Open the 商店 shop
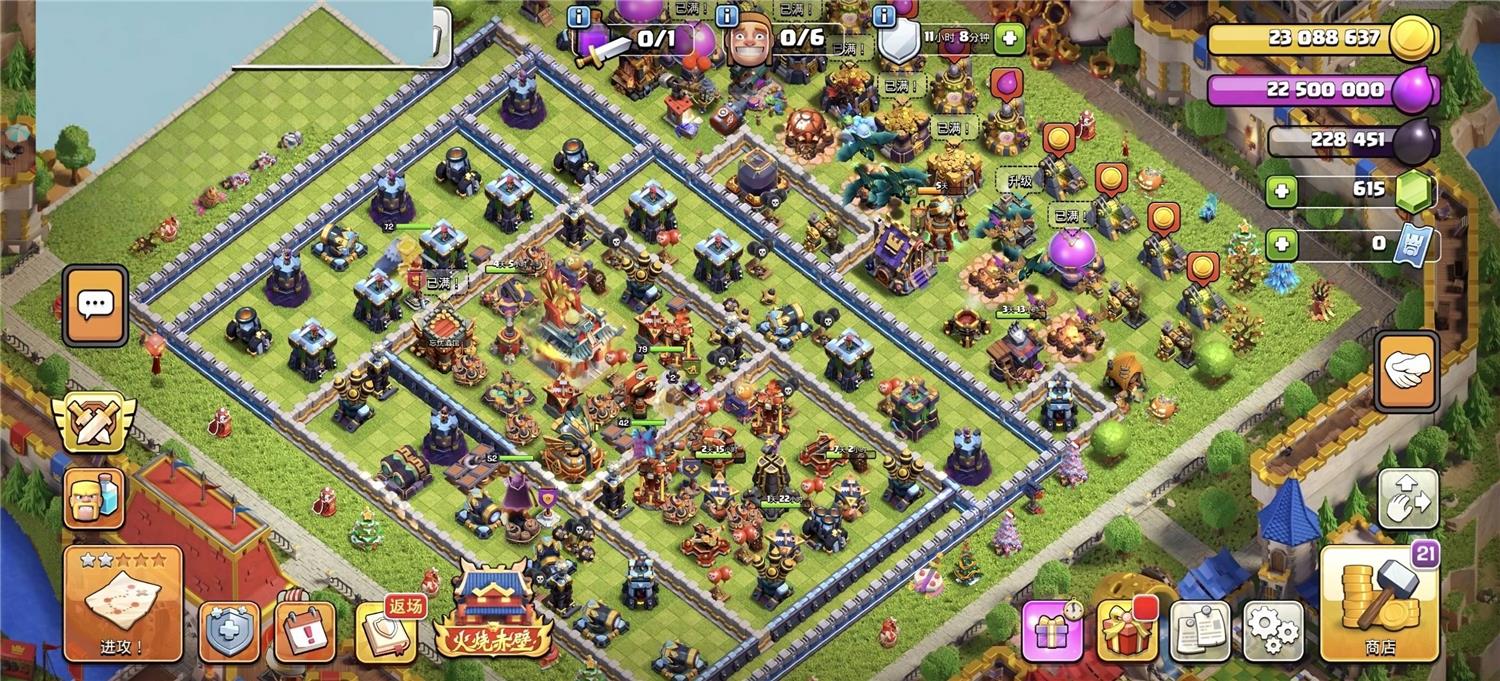 [1381, 604]
